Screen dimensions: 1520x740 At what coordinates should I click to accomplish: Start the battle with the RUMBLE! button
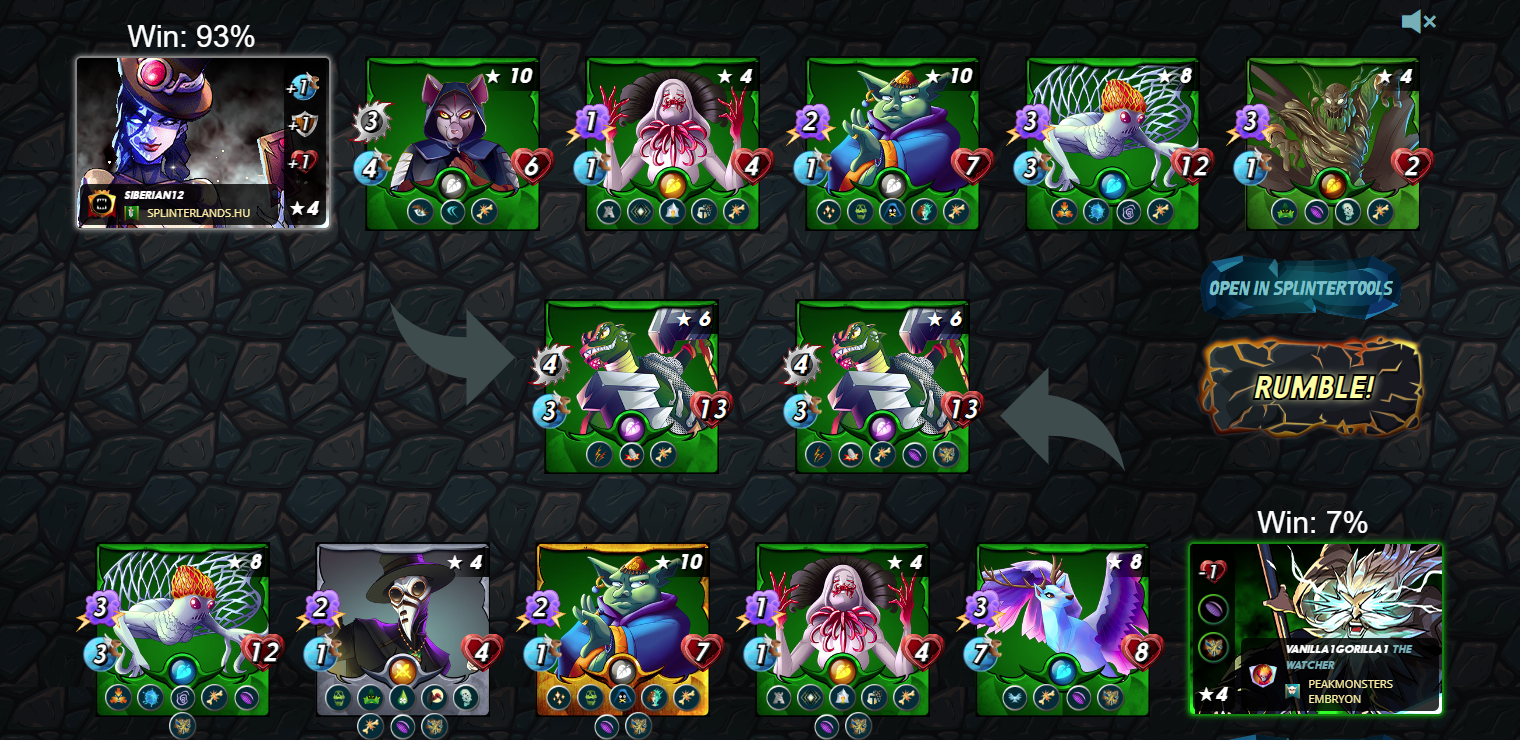coord(1312,387)
